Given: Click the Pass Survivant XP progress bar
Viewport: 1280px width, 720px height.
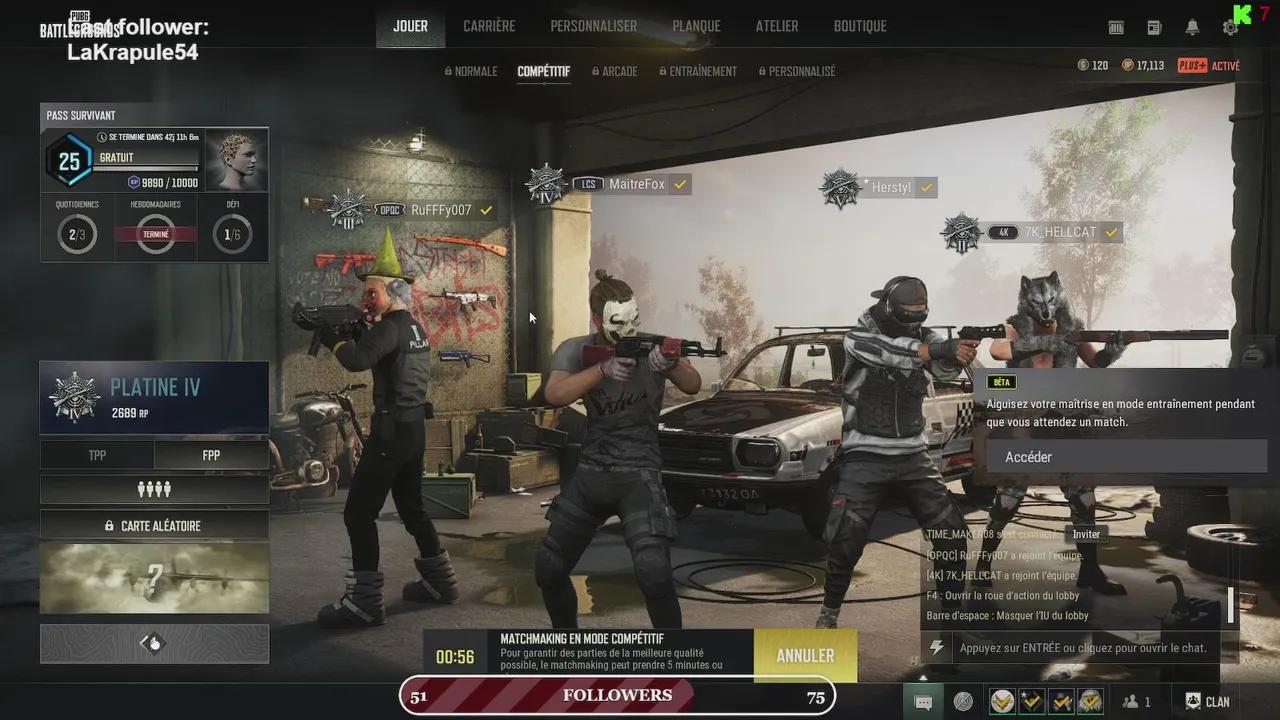Looking at the screenshot, I should tap(147, 170).
